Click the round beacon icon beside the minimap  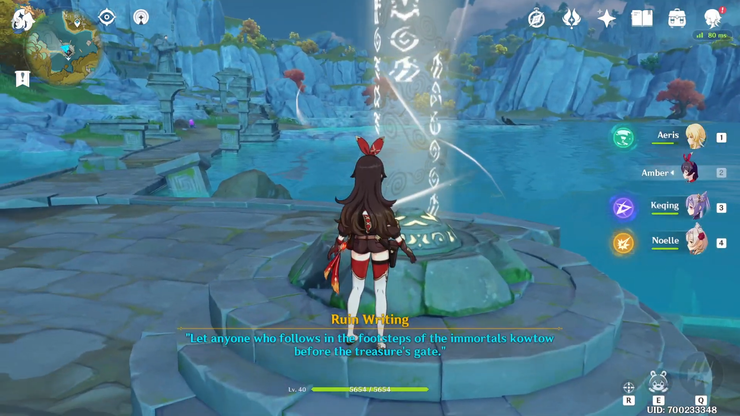pos(141,17)
